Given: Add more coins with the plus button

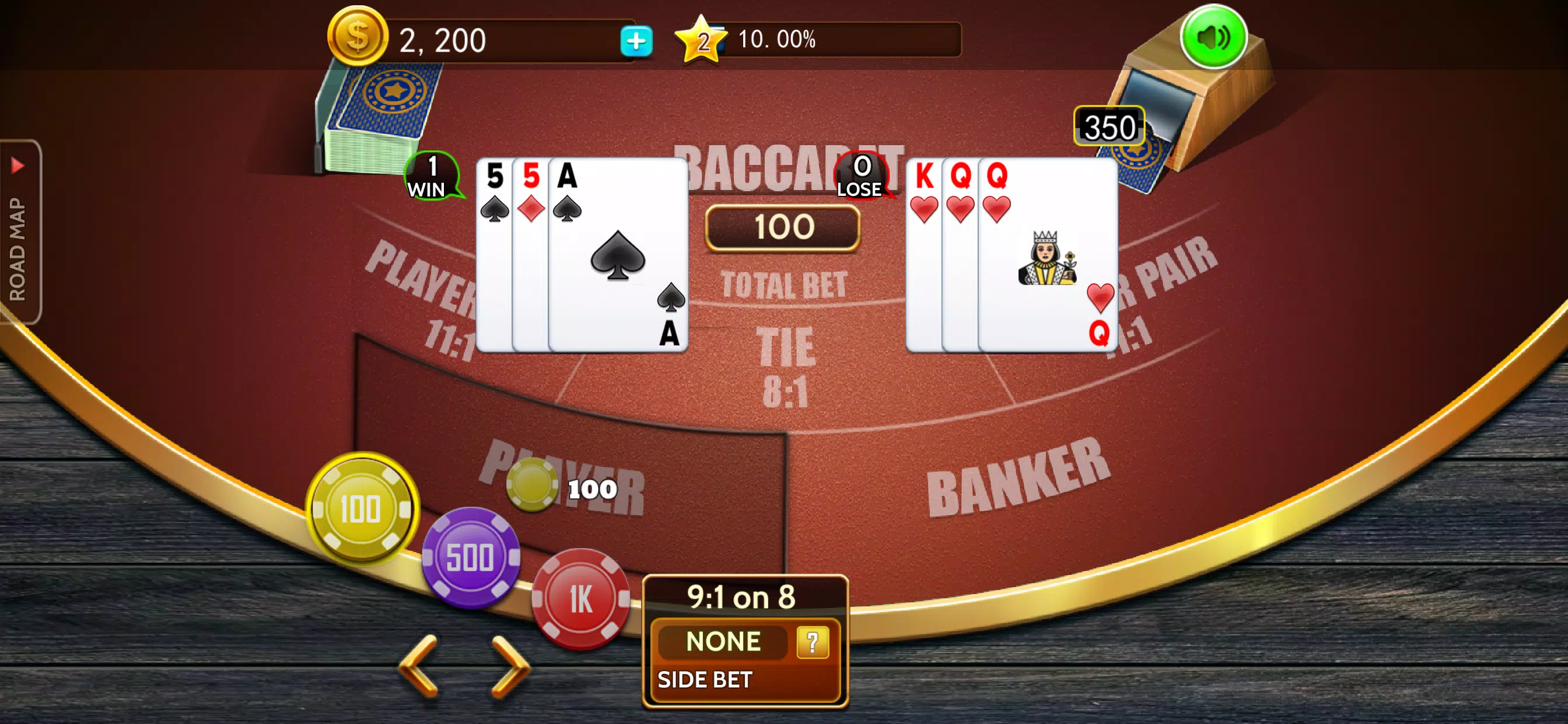Looking at the screenshot, I should [636, 41].
